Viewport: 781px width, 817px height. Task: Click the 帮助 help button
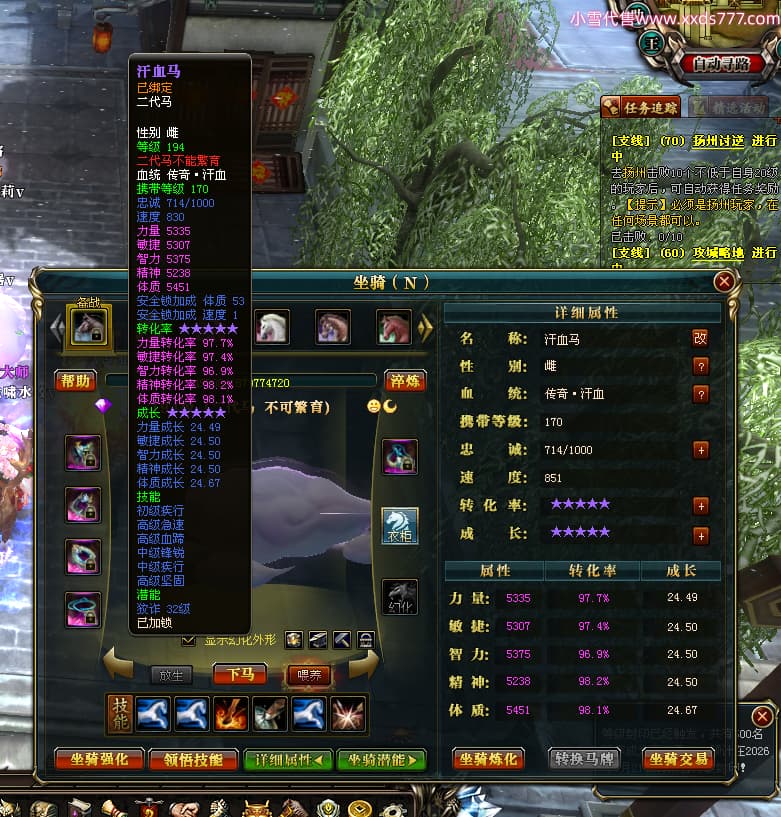pyautogui.click(x=75, y=380)
